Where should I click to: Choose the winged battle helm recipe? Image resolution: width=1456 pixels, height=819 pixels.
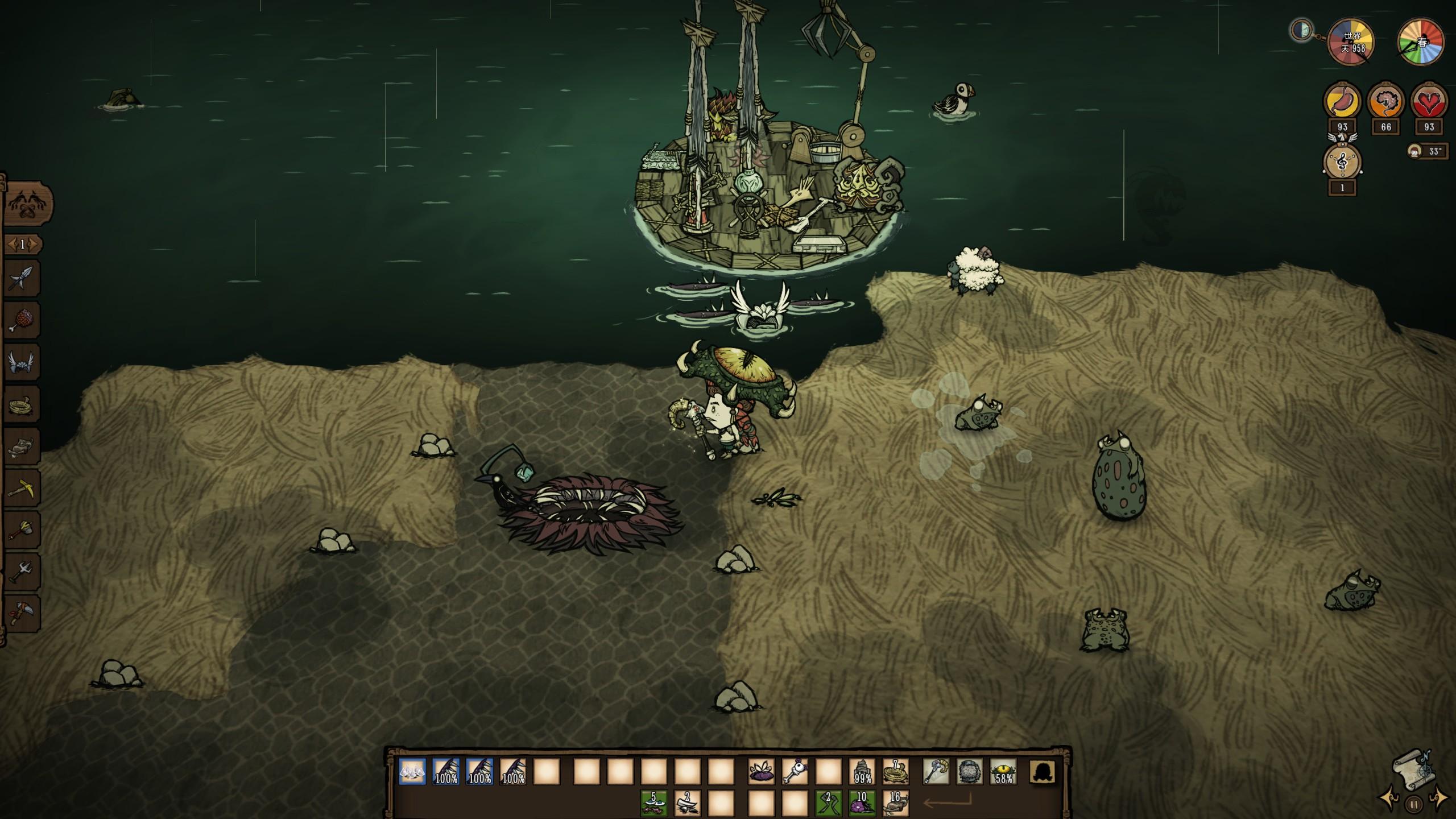coord(22,362)
